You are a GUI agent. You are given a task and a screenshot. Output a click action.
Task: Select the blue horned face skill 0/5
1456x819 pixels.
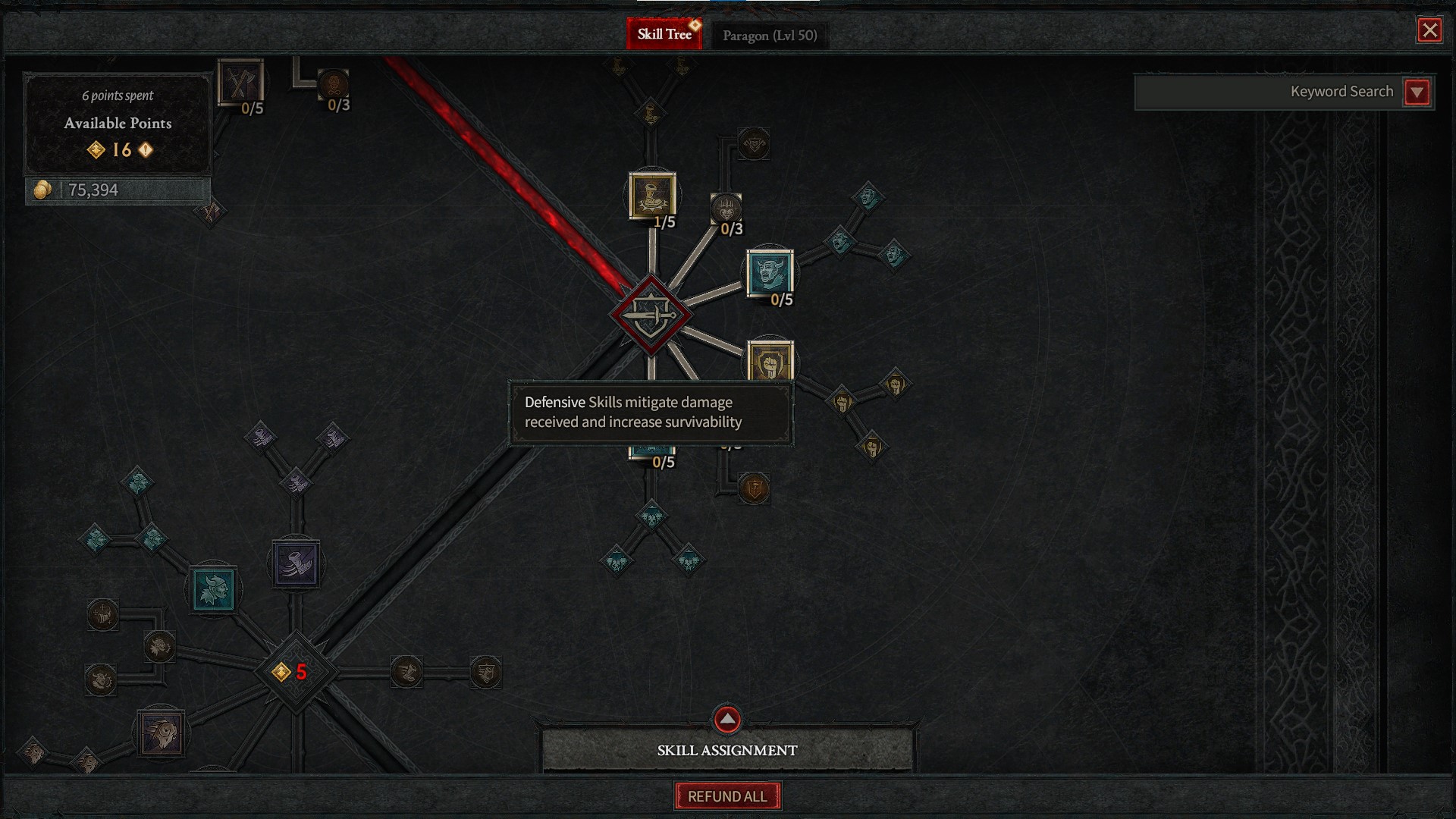(770, 273)
